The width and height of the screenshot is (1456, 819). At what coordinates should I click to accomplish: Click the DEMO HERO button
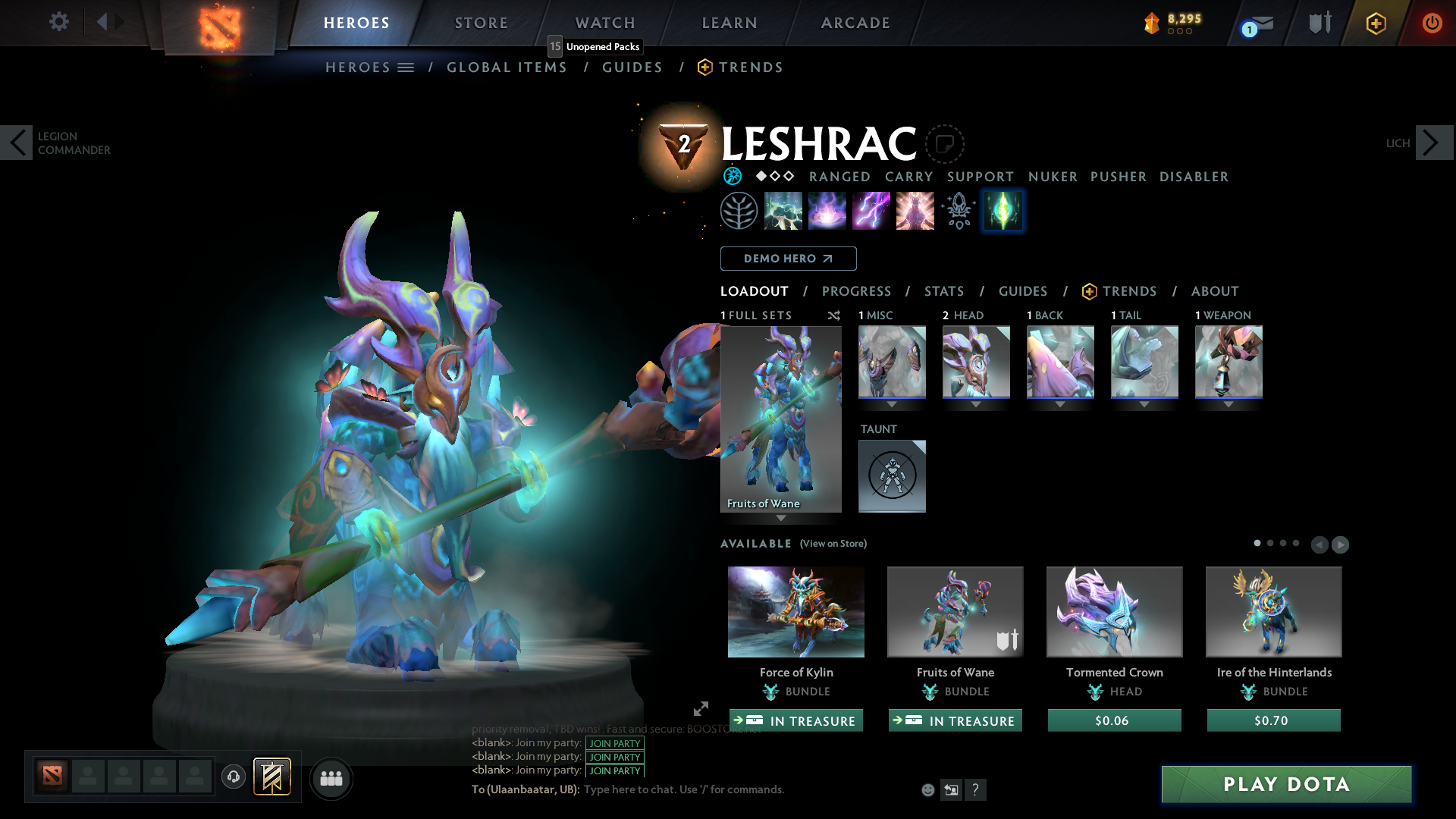[788, 259]
